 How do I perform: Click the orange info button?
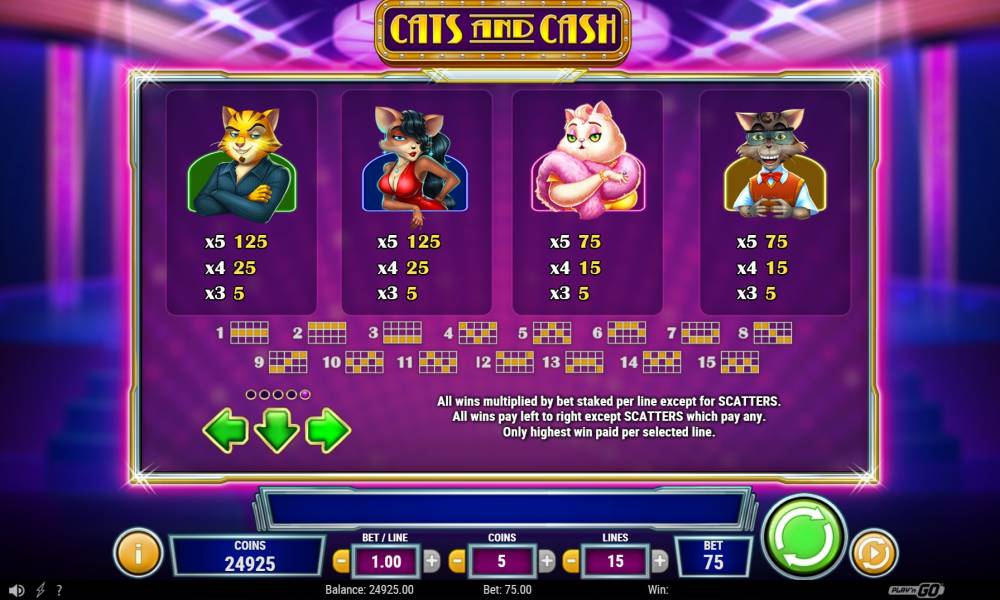[x=138, y=552]
